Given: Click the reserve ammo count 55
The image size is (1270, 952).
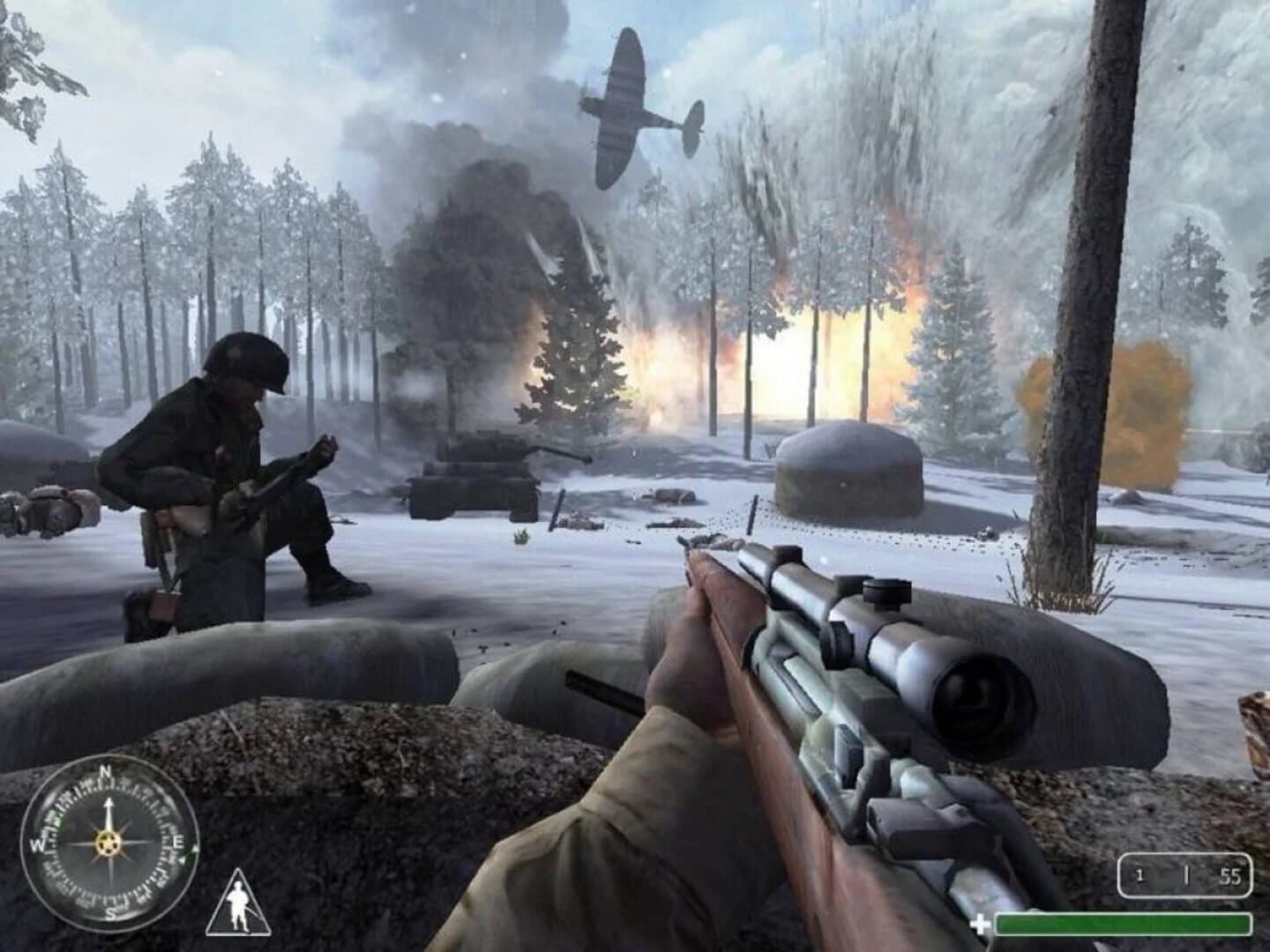Looking at the screenshot, I should pyautogui.click(x=1231, y=876).
